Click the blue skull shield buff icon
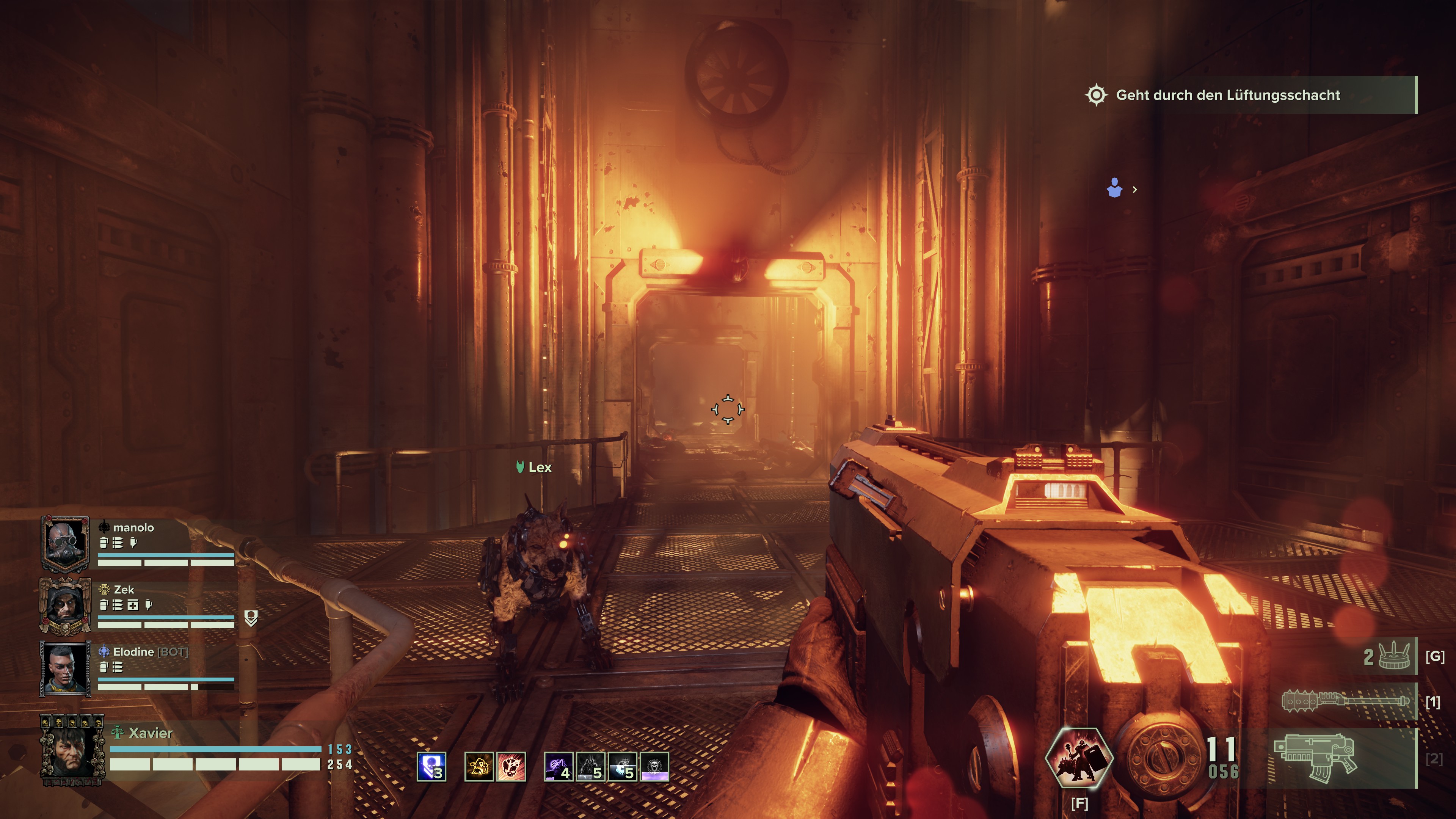Image resolution: width=1456 pixels, height=819 pixels. point(431,767)
